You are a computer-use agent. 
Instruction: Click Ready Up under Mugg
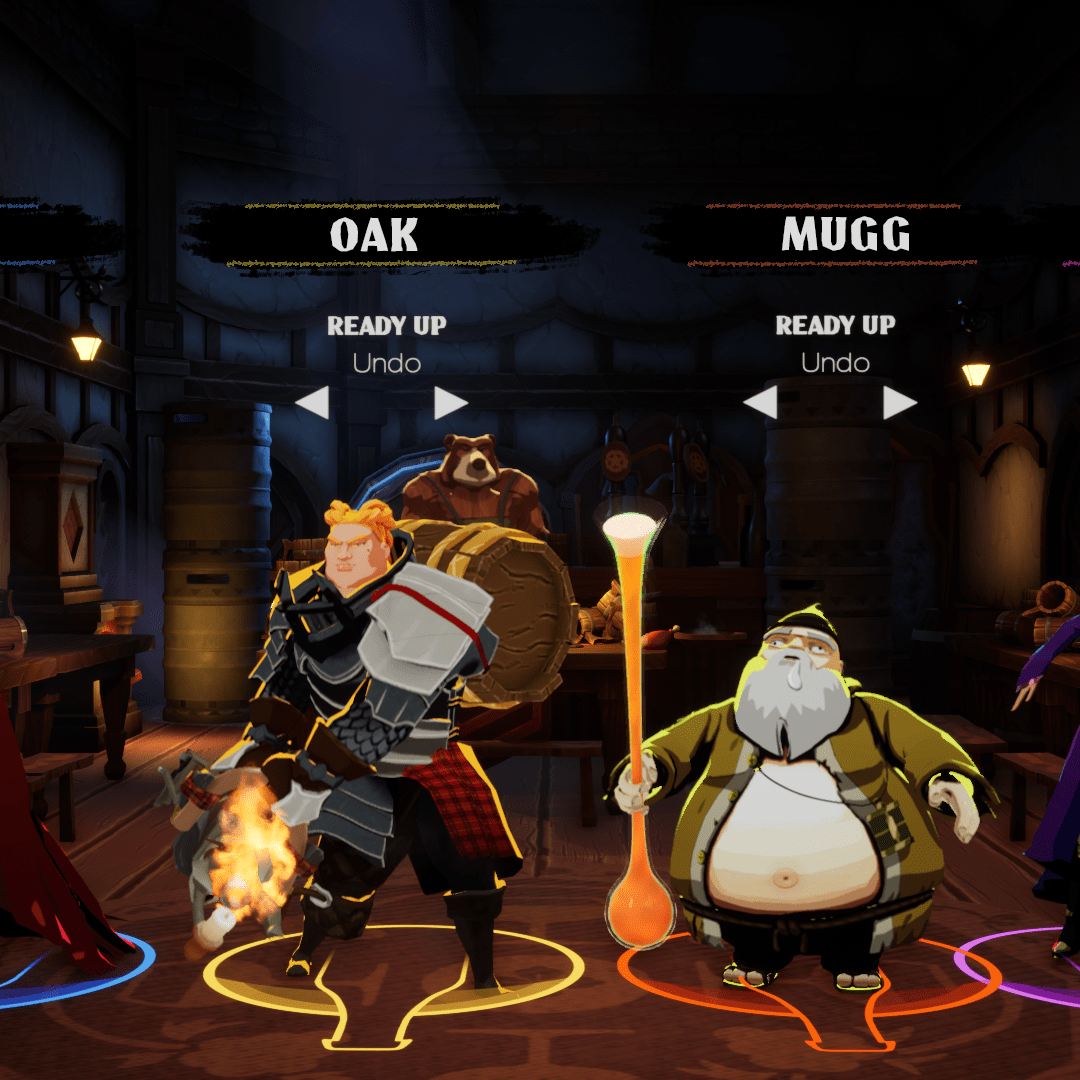tap(835, 326)
